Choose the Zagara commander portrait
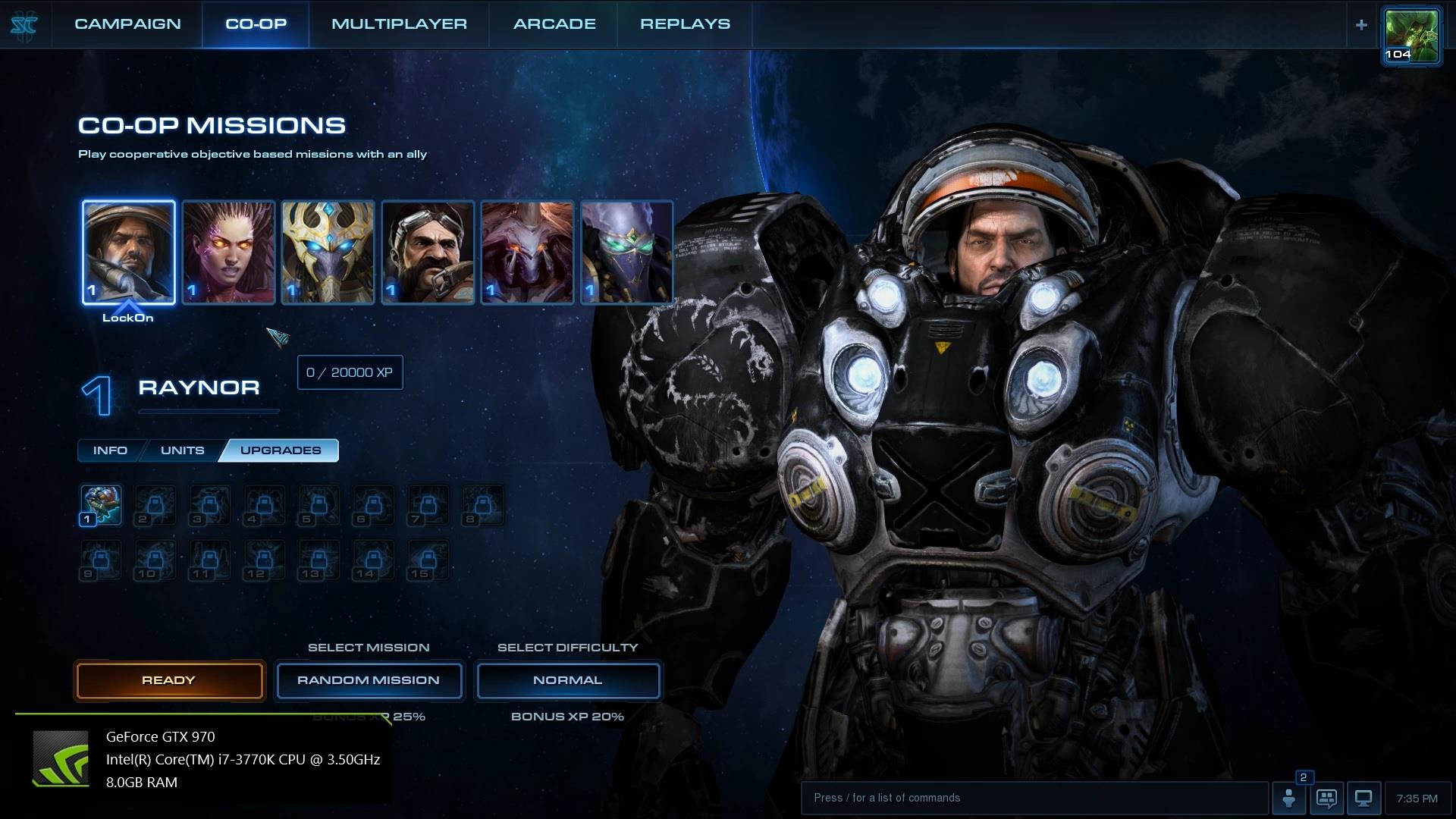The height and width of the screenshot is (819, 1456). click(x=528, y=253)
